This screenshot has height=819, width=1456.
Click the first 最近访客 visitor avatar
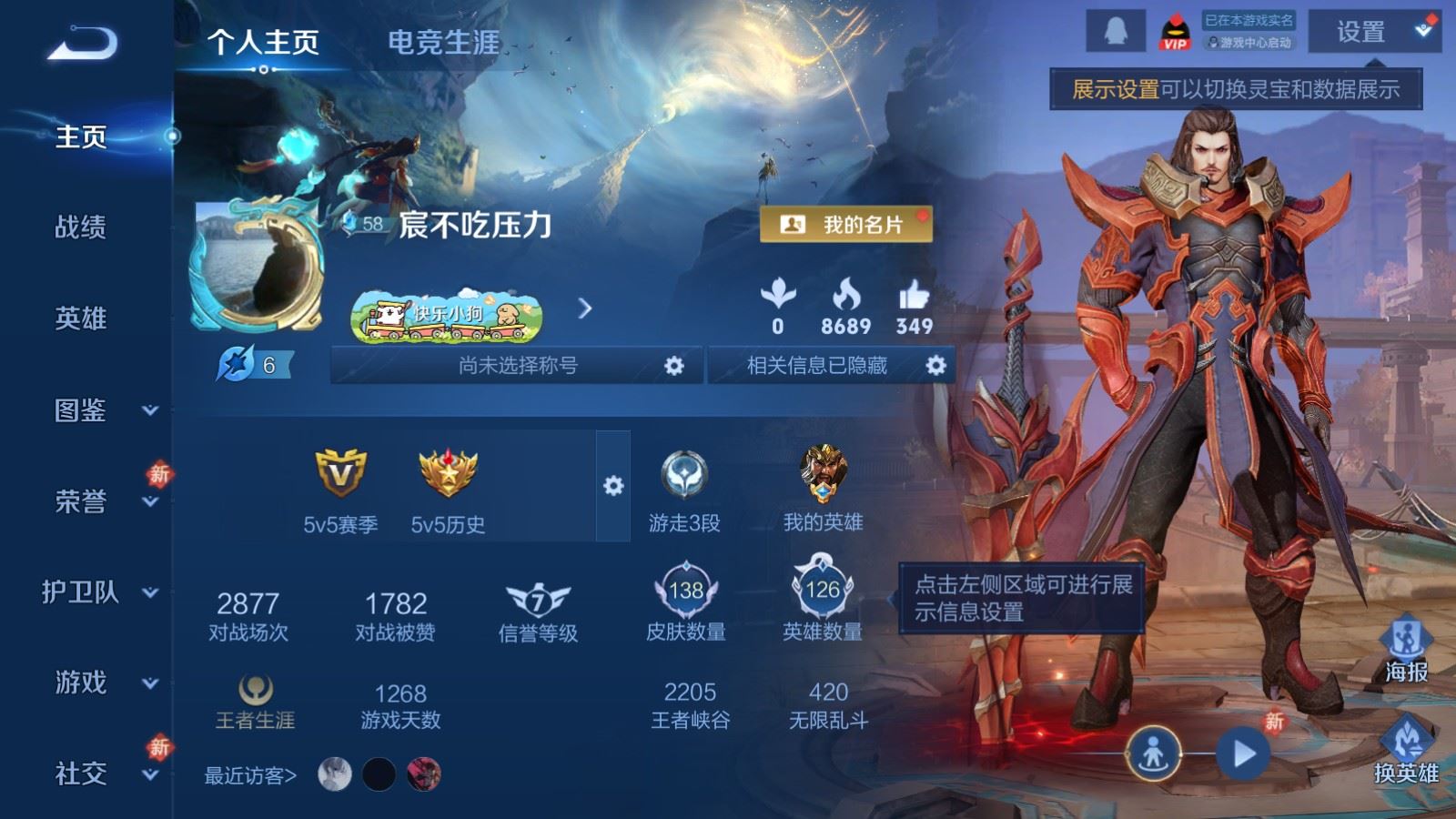pos(334,773)
